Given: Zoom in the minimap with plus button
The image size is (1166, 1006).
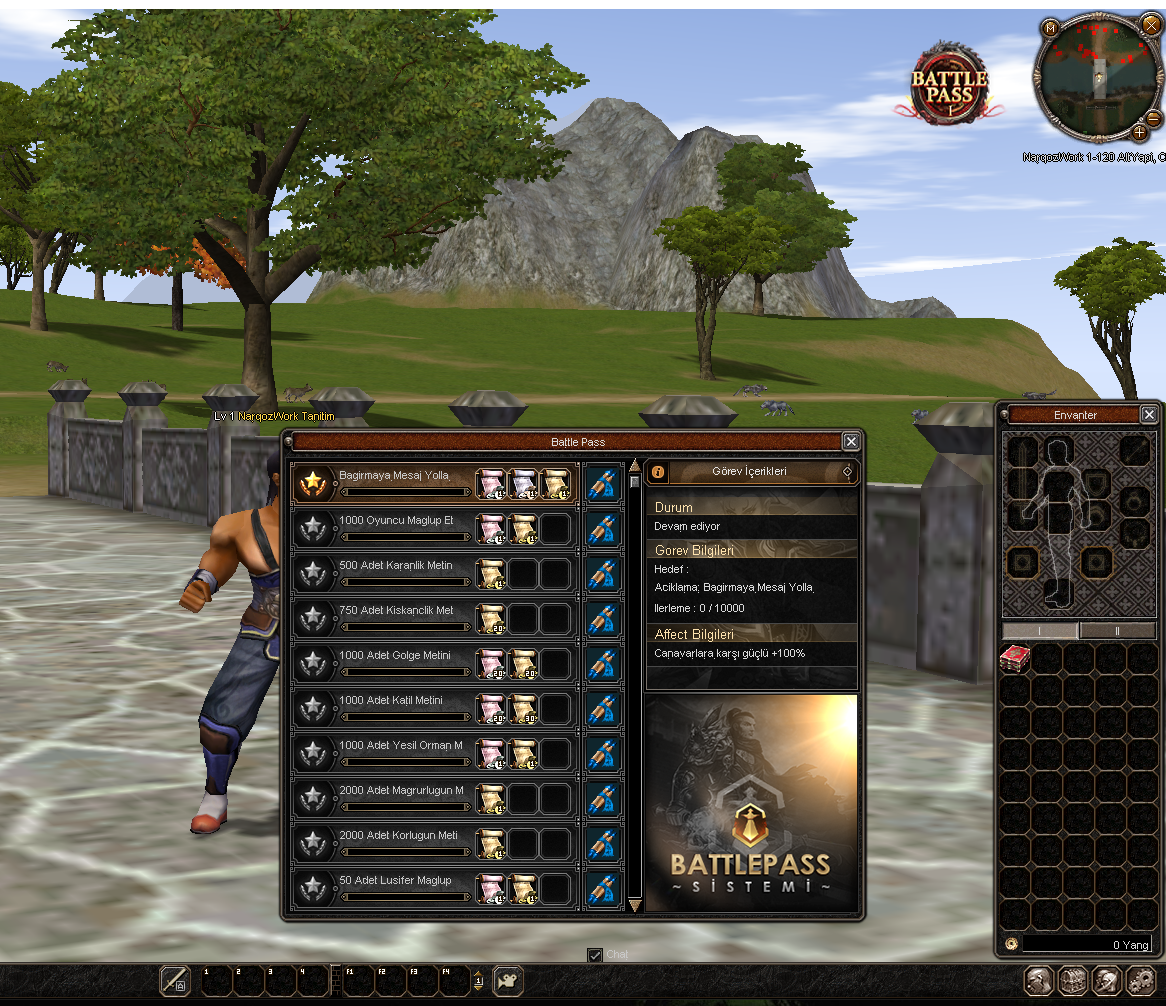Looking at the screenshot, I should pyautogui.click(x=1139, y=132).
